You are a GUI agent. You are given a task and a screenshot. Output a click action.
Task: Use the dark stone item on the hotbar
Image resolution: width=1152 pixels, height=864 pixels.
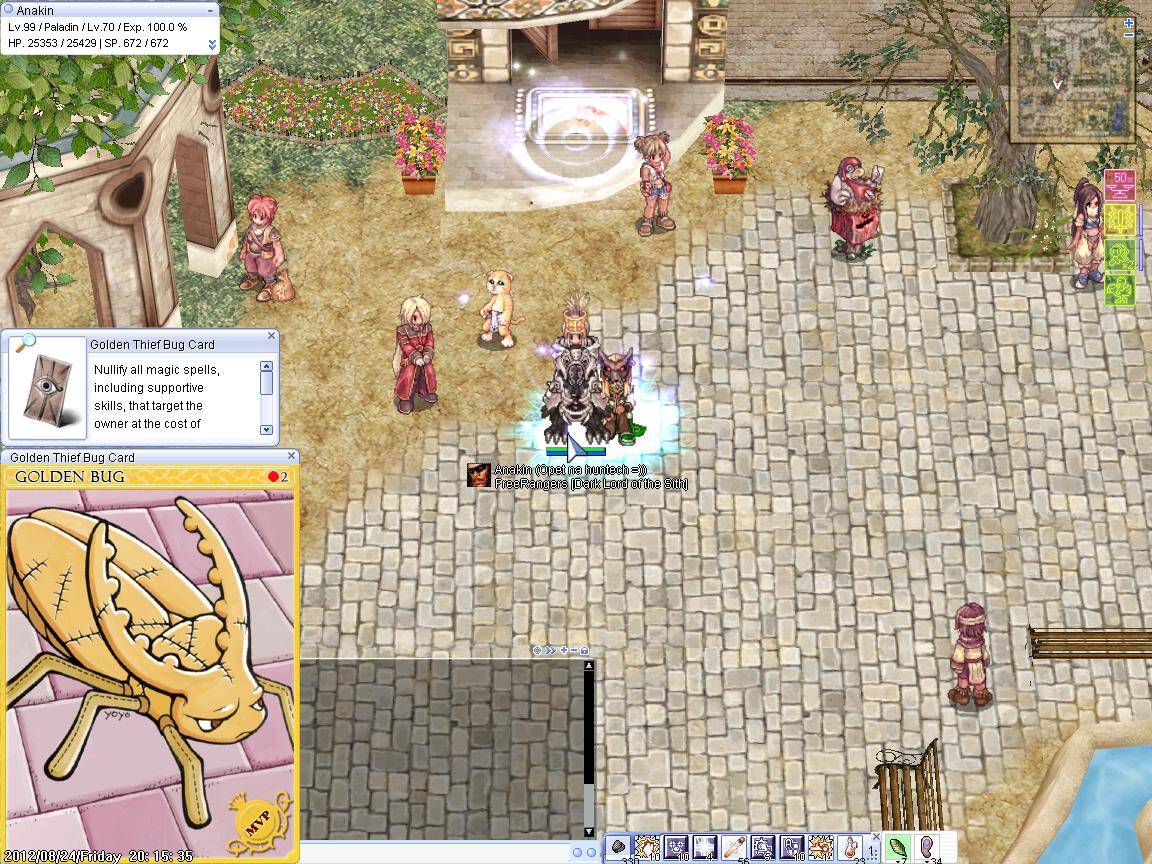(619, 846)
